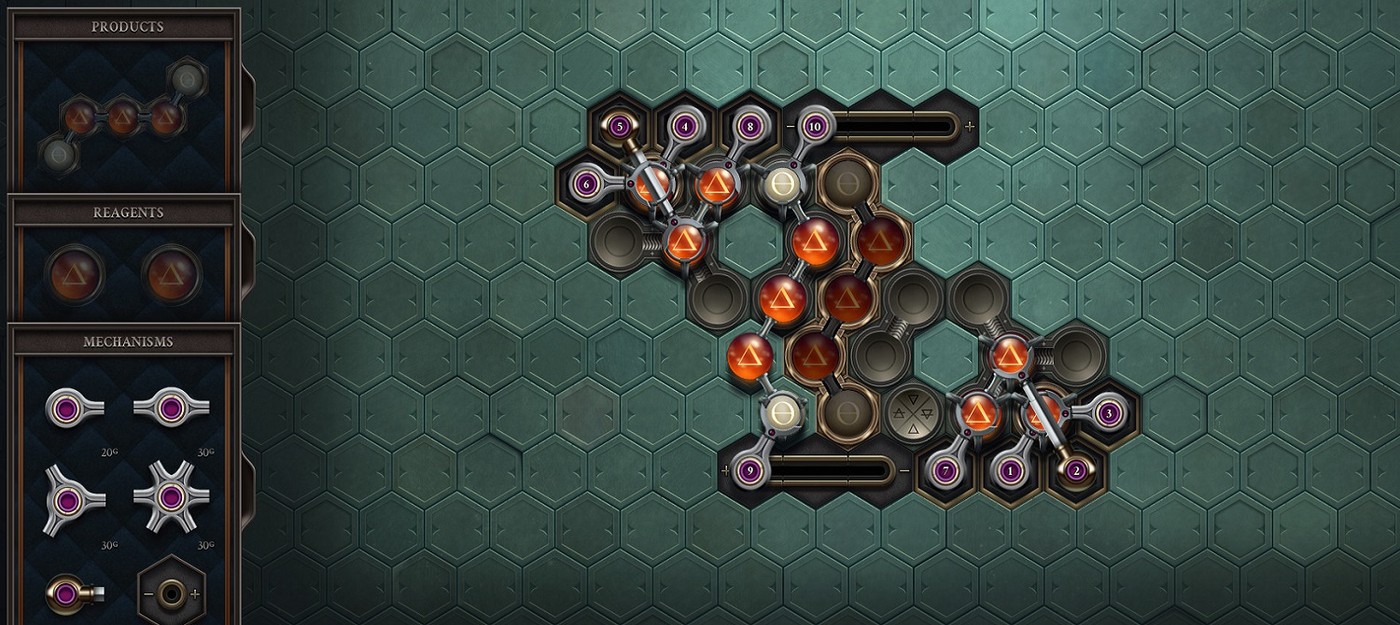This screenshot has height=625, width=1400.
Task: Select arm base number 7
Action: tap(945, 469)
